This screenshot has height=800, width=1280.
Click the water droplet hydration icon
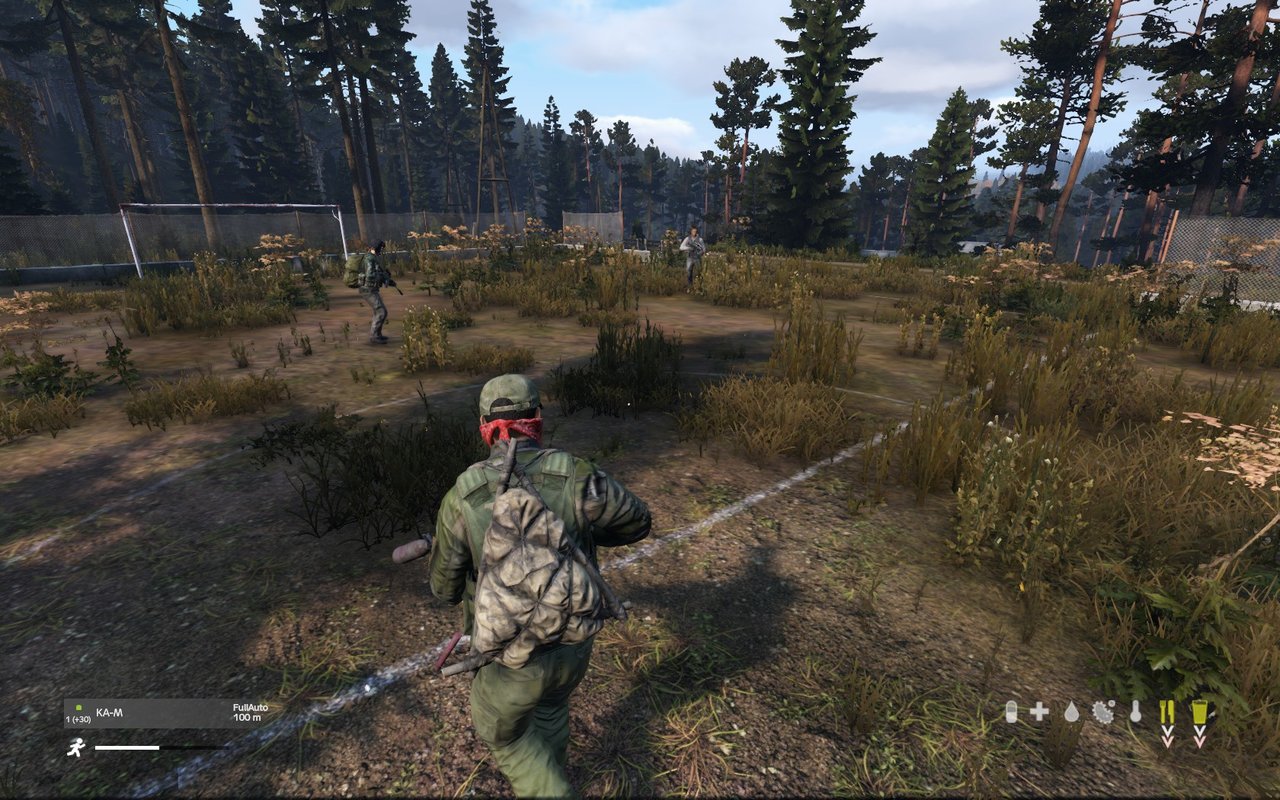(x=1072, y=710)
